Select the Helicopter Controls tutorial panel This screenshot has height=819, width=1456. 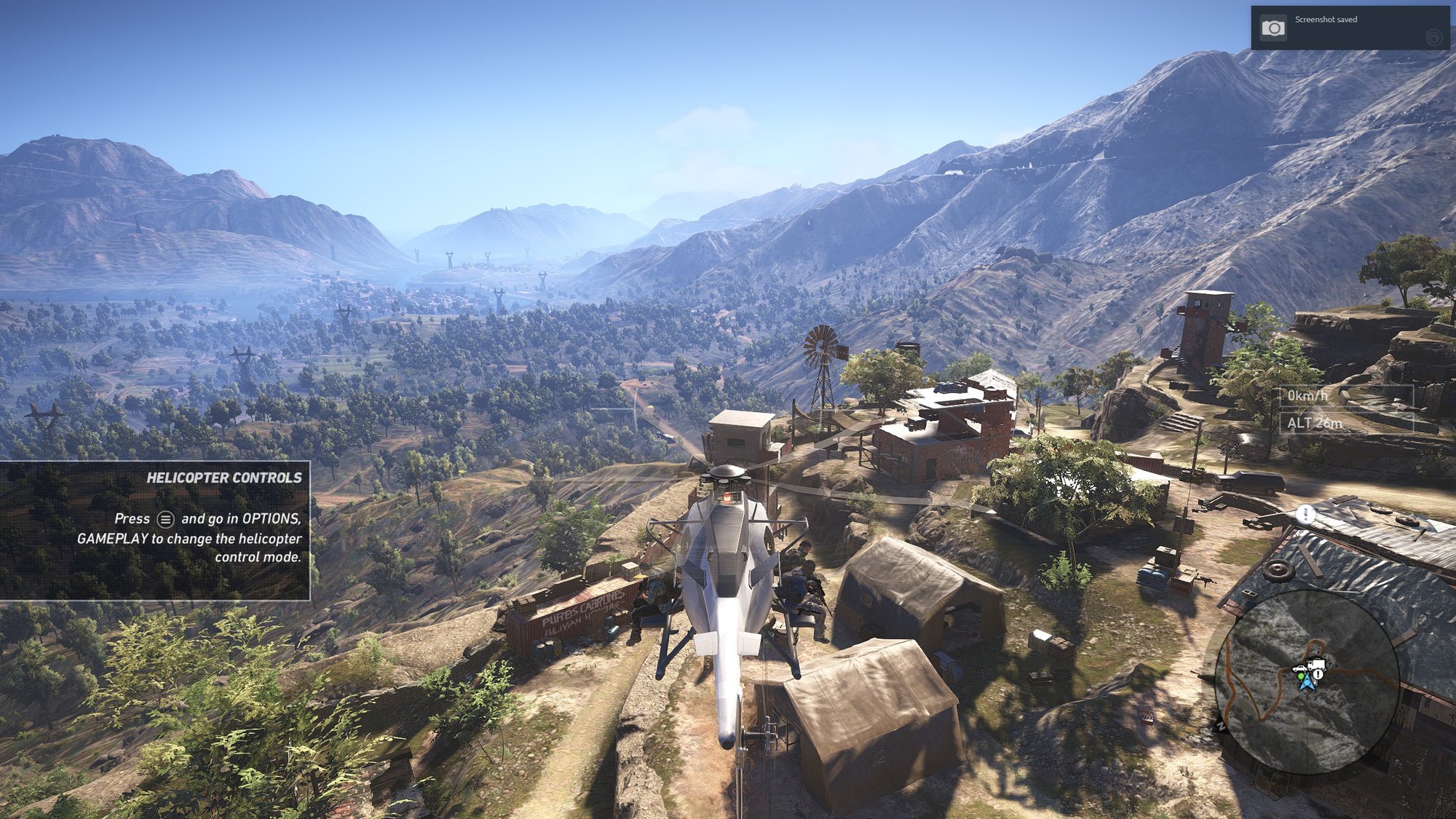pos(155,531)
